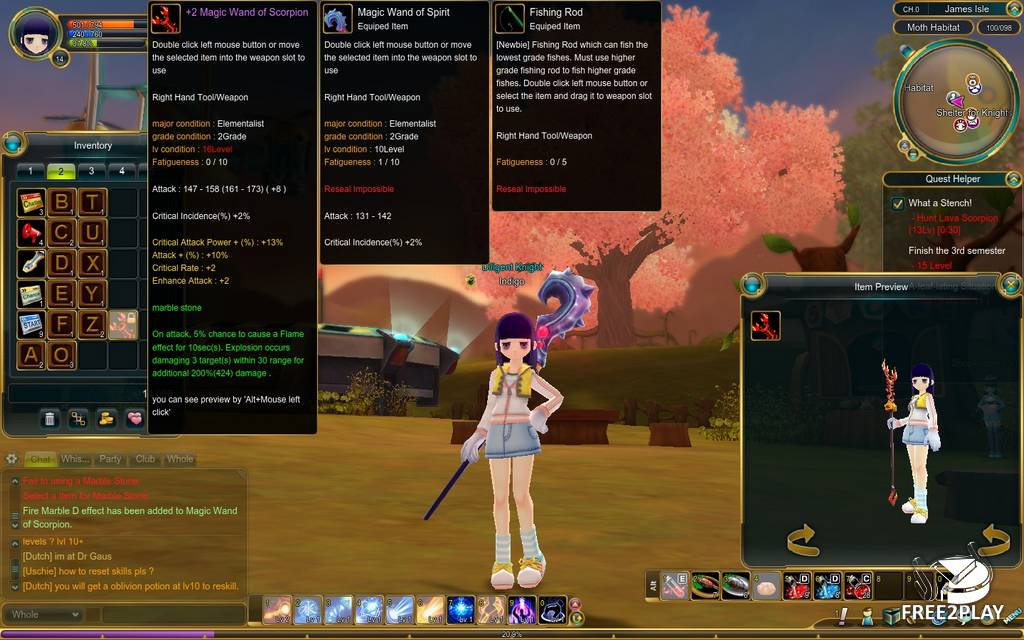This screenshot has width=1024, height=640.
Task: Click the scorpion wand icon in Item Preview
Action: tap(766, 326)
